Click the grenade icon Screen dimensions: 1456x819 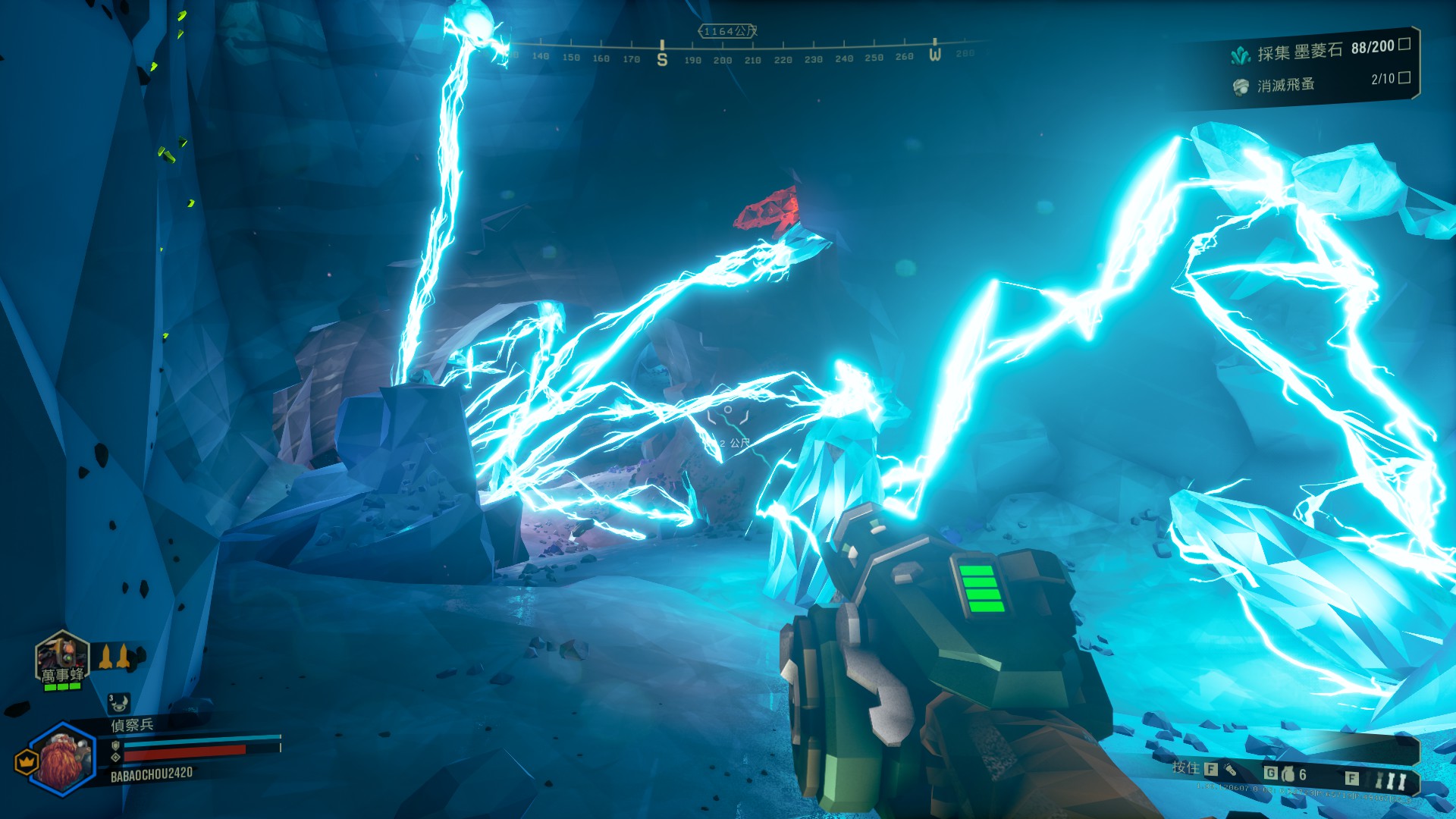coord(1288,774)
